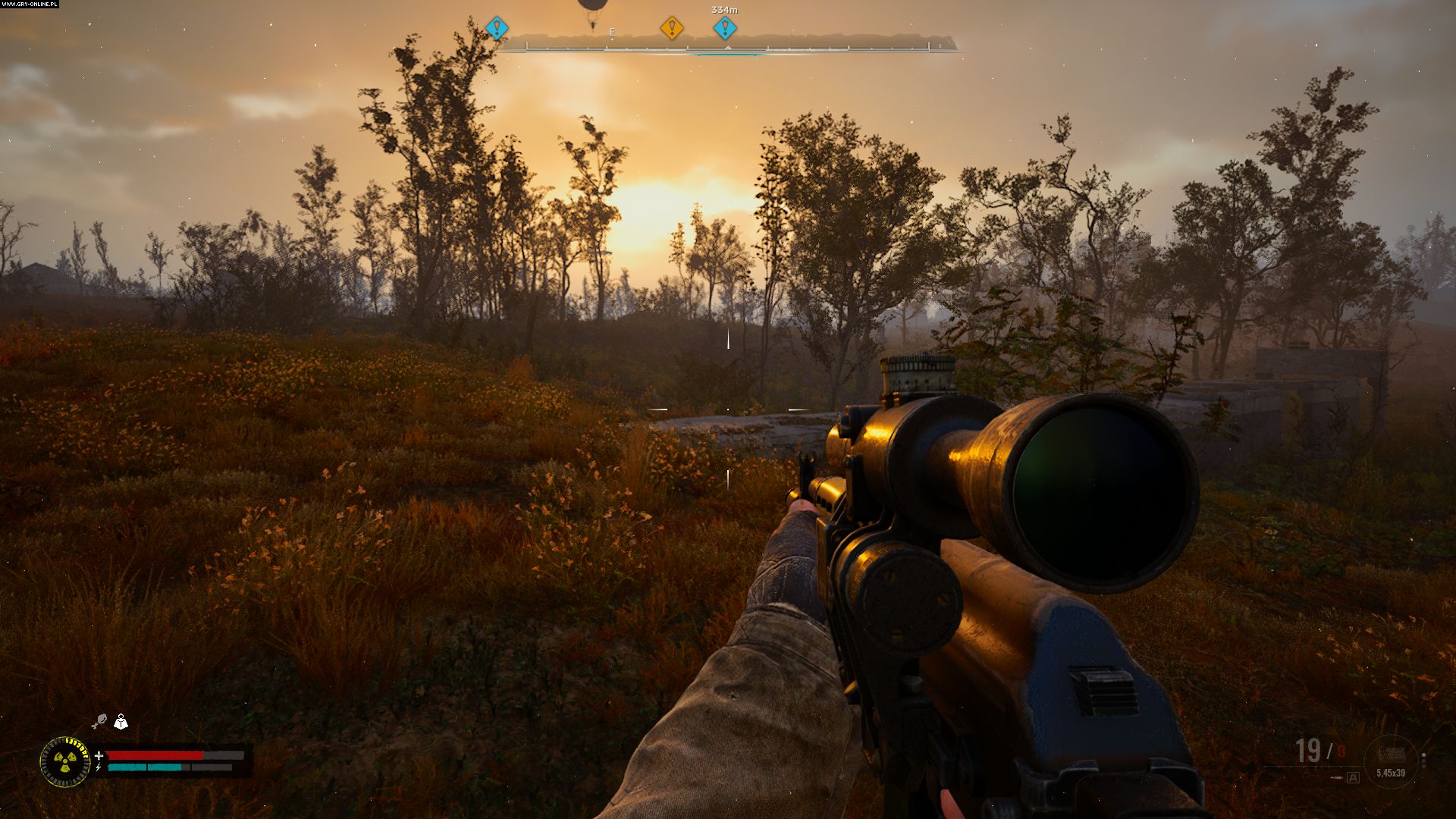
Task: Open the carry weight status icon
Action: tap(121, 721)
